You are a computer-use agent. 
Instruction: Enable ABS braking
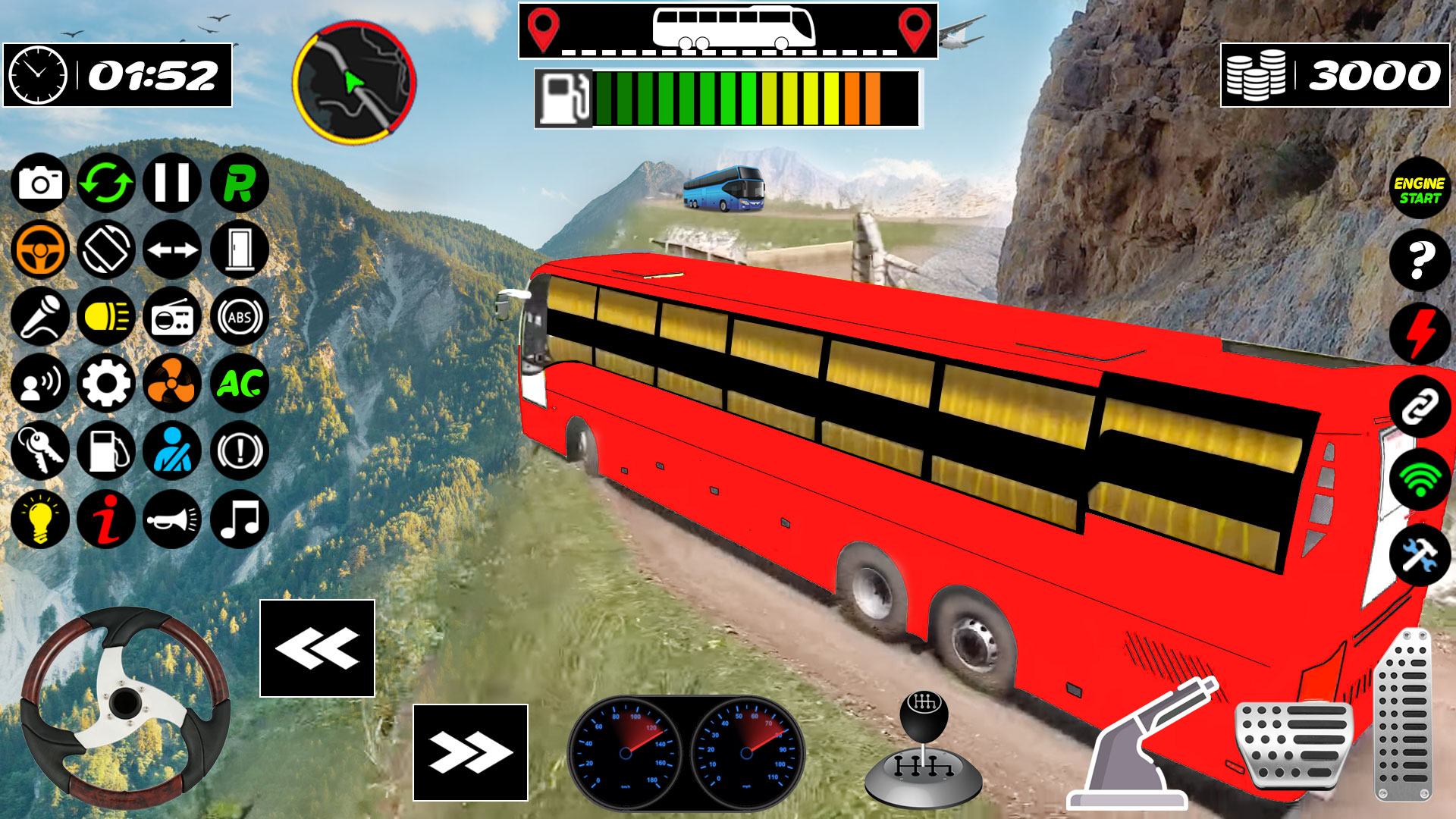point(239,316)
